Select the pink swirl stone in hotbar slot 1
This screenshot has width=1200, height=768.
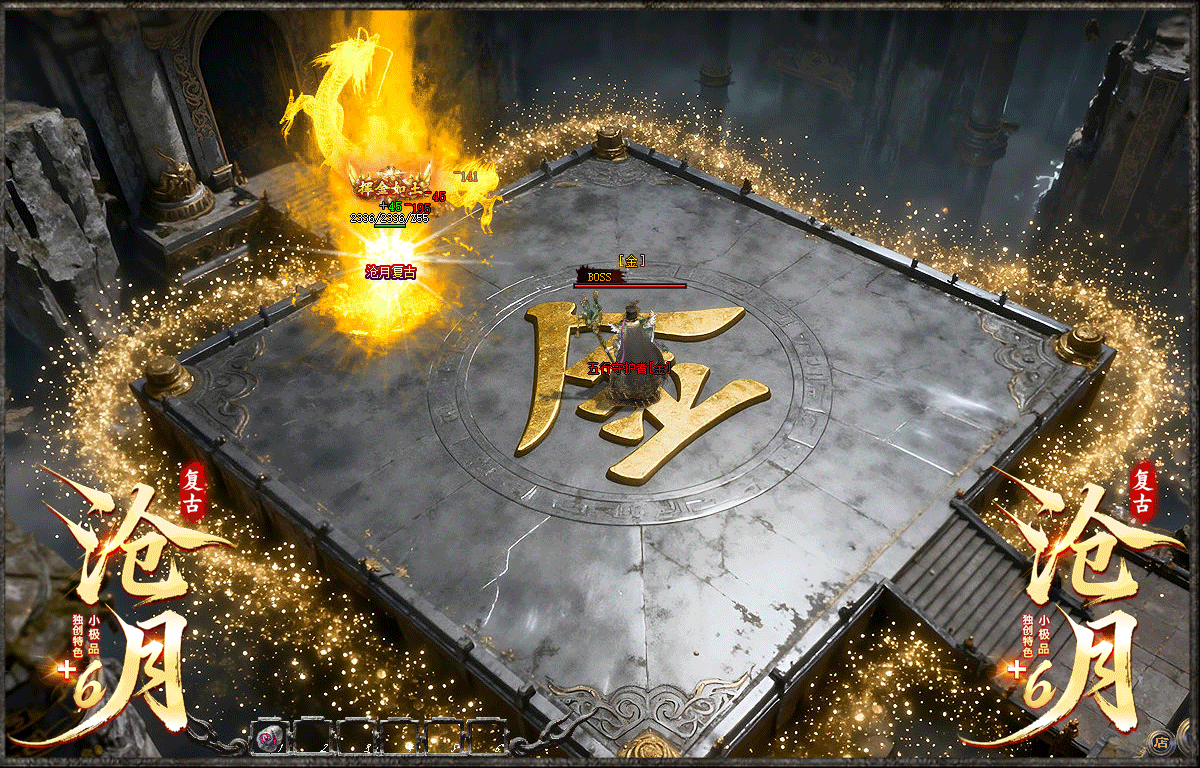(269, 738)
